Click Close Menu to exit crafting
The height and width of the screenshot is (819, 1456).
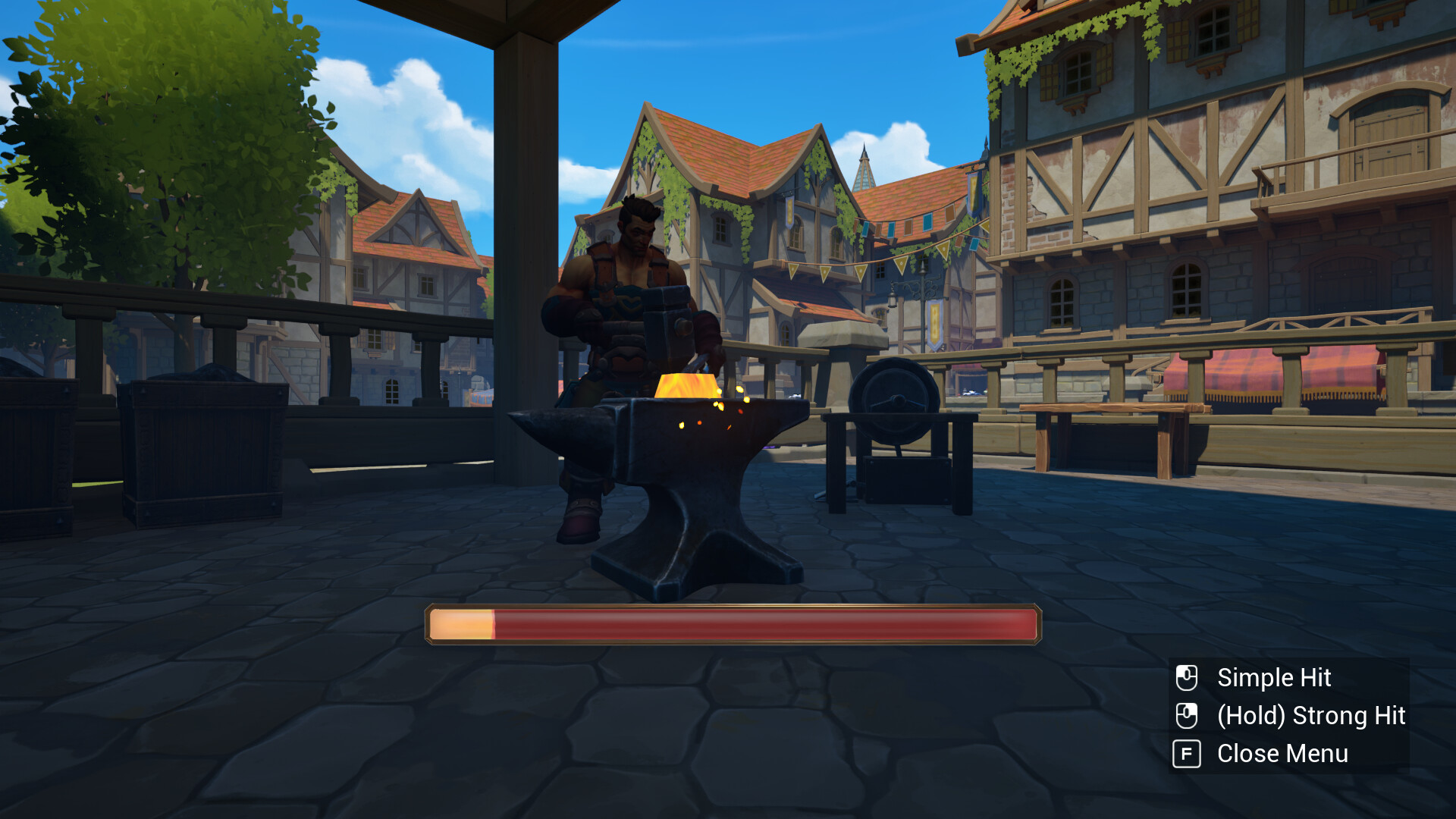click(1283, 754)
